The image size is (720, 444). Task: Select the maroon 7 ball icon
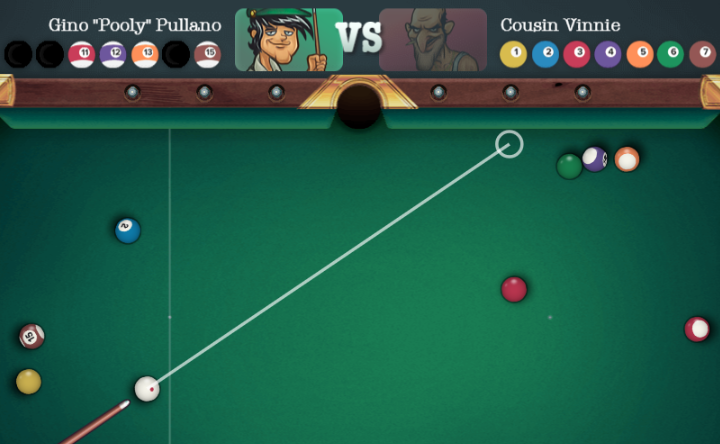coord(703,54)
